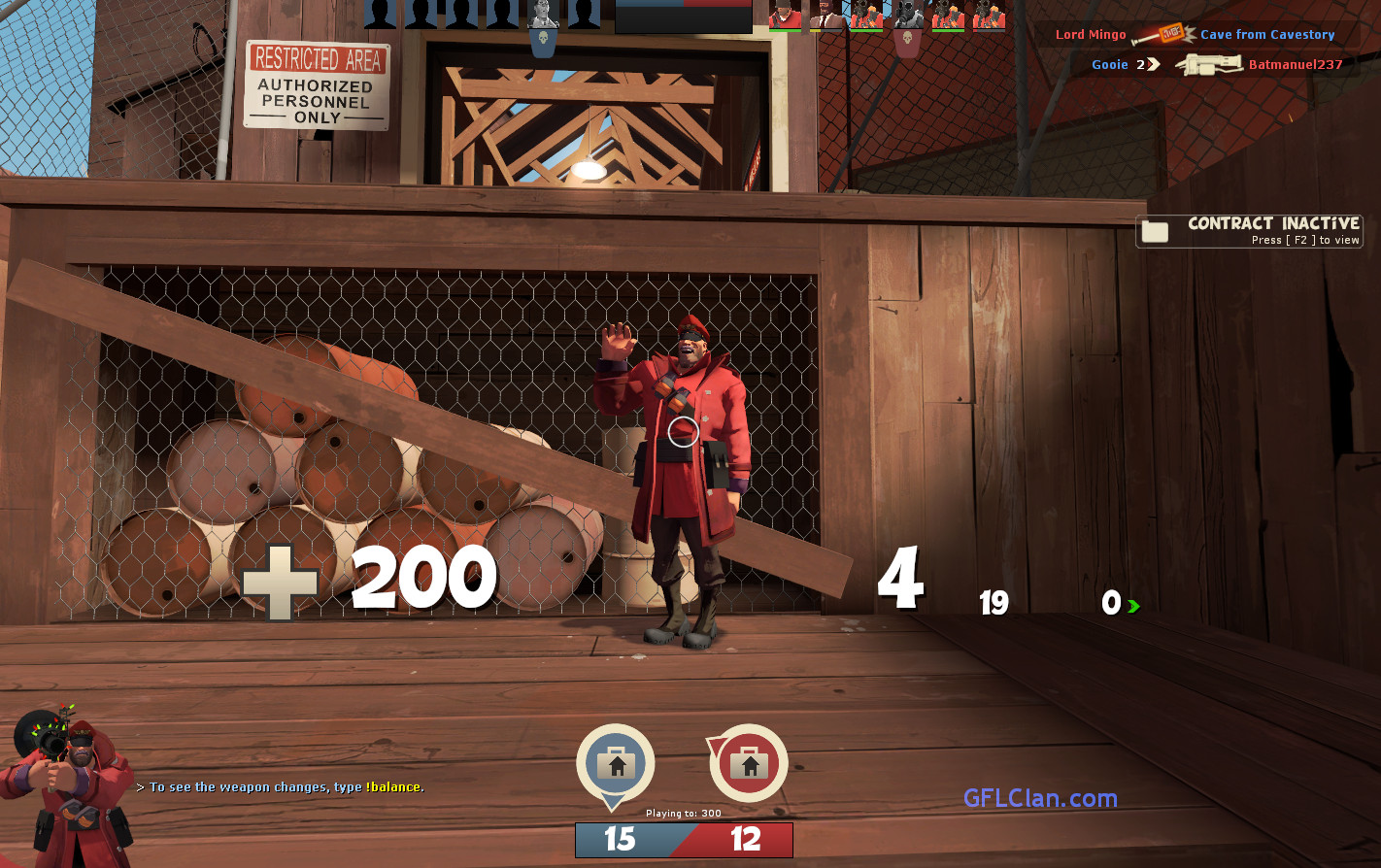Click the Spy avatar in the top roster
The image size is (1381, 868).
click(x=826, y=15)
